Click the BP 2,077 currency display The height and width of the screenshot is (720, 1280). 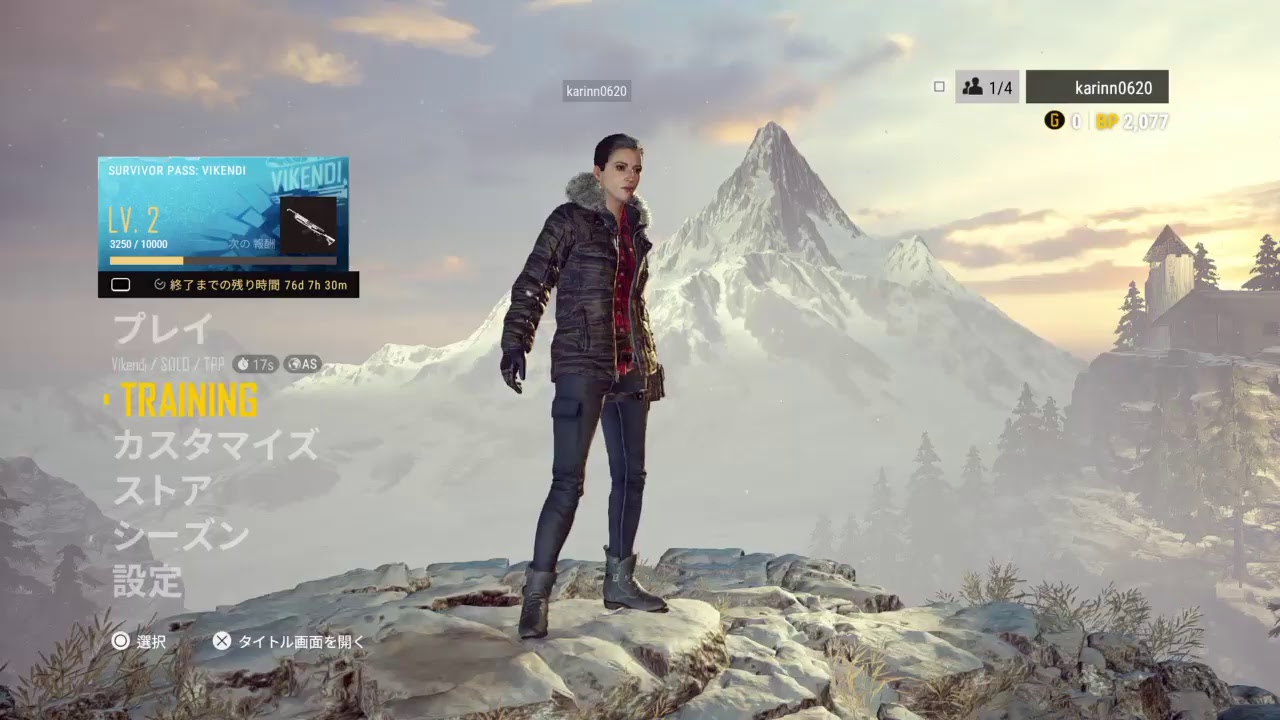point(1131,122)
